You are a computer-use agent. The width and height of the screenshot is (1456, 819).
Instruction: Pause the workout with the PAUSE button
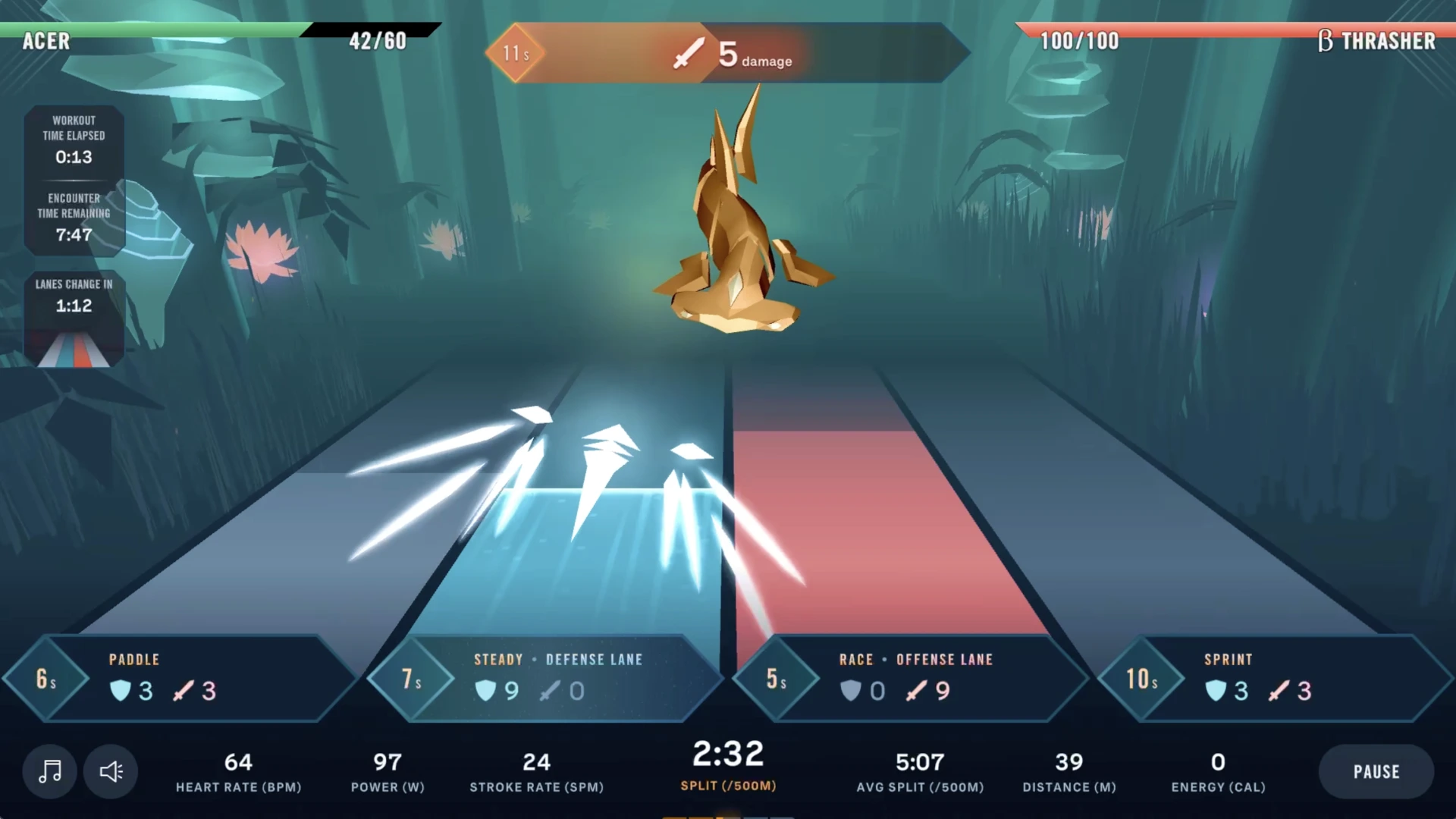(x=1376, y=771)
